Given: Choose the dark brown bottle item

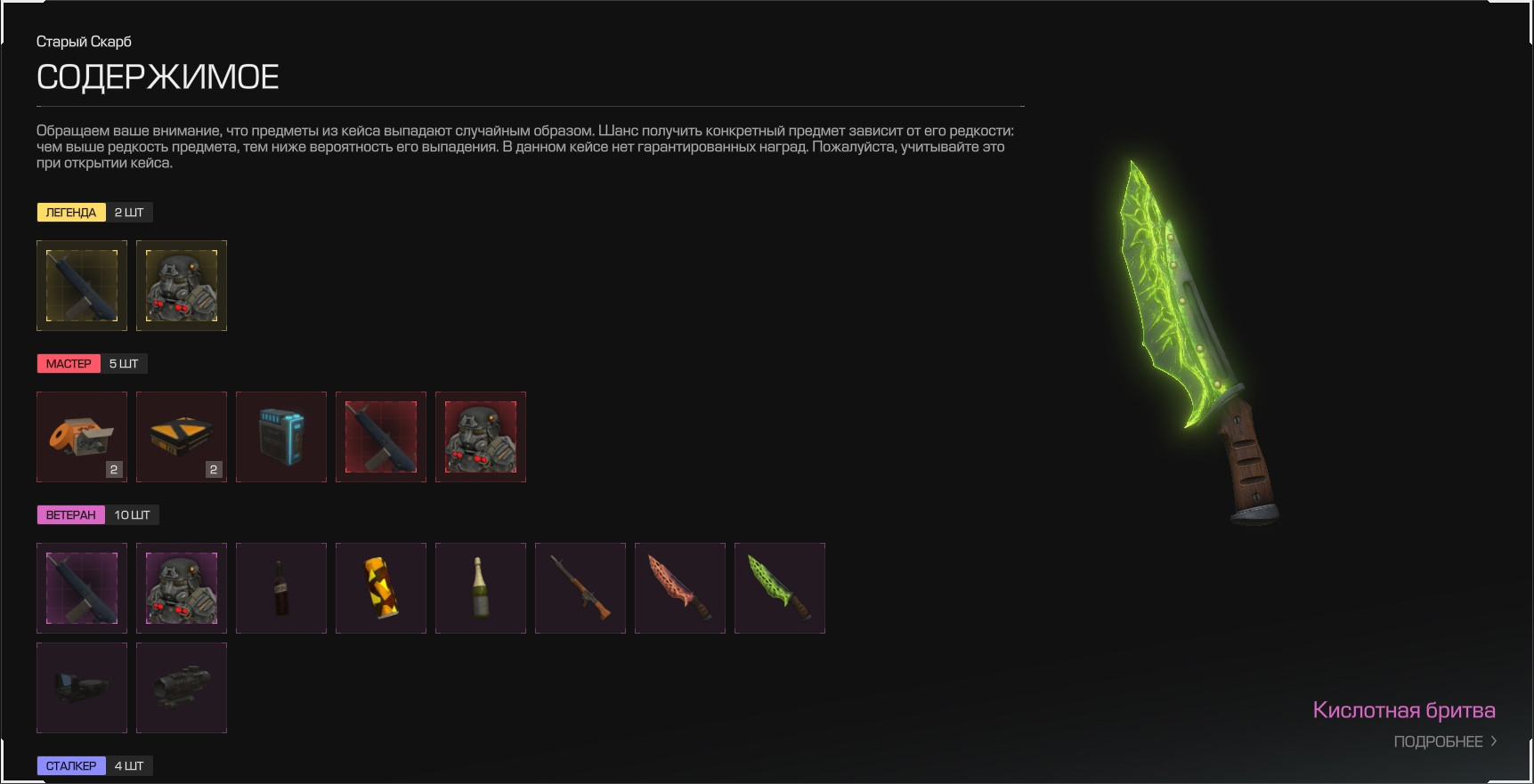Looking at the screenshot, I should pyautogui.click(x=281, y=588).
